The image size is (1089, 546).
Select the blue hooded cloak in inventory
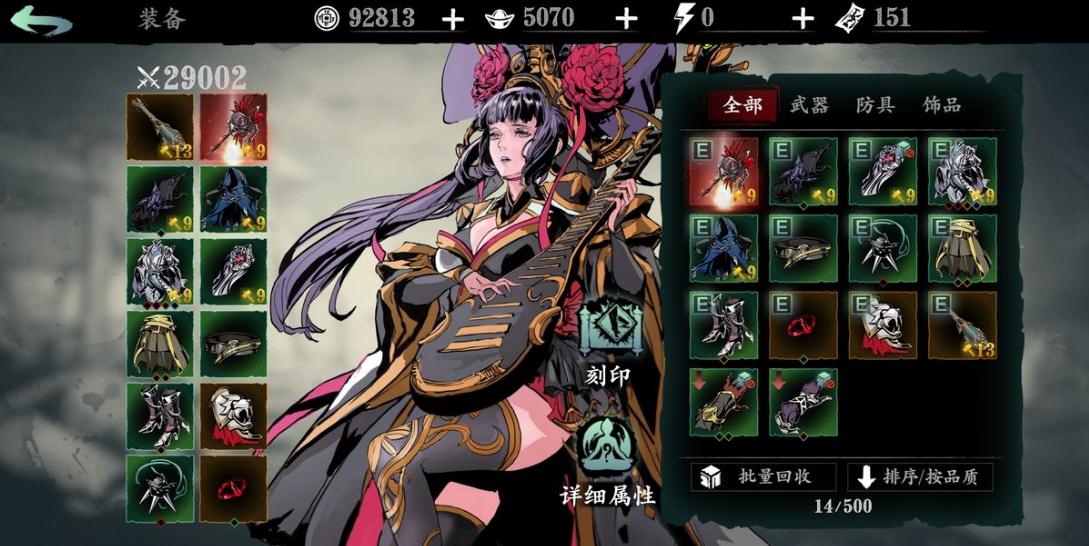tap(723, 248)
